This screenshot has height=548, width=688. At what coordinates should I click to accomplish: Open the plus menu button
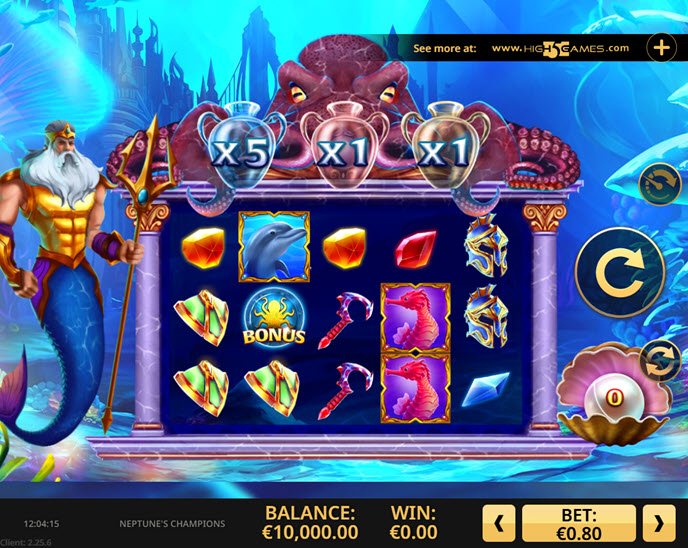662,47
